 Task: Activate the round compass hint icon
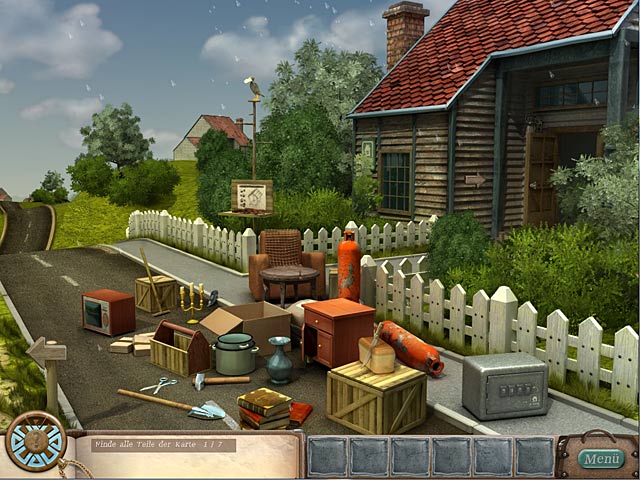pyautogui.click(x=35, y=441)
